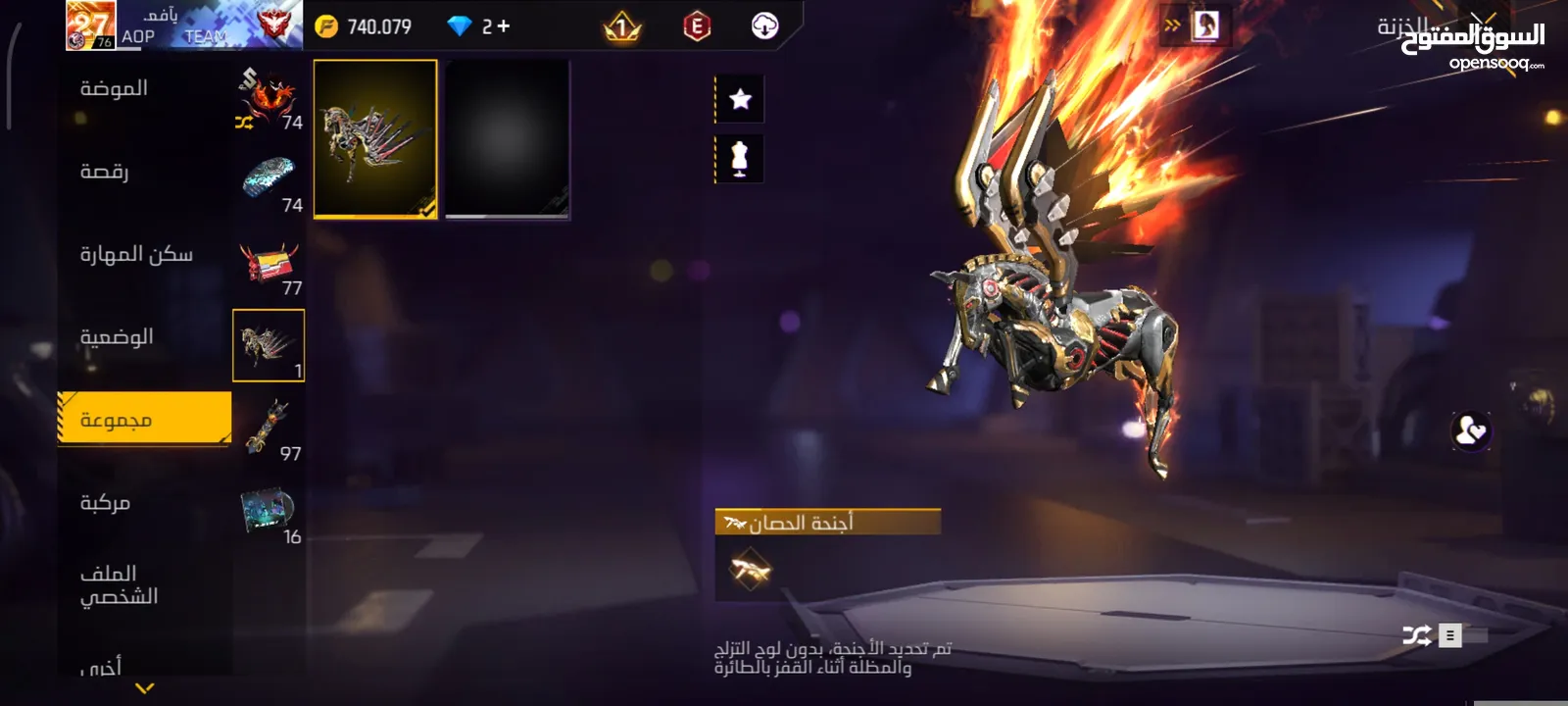Select the equipped mechanical horse wings item
Screen dimensions: 1568x706
(x=375, y=138)
